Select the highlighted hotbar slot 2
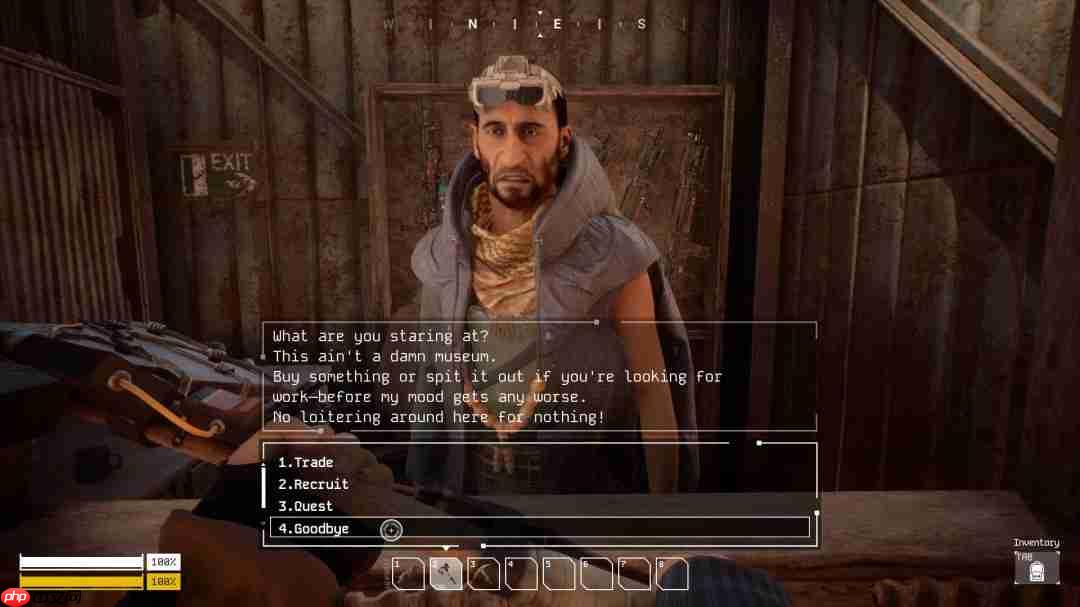 tap(446, 574)
